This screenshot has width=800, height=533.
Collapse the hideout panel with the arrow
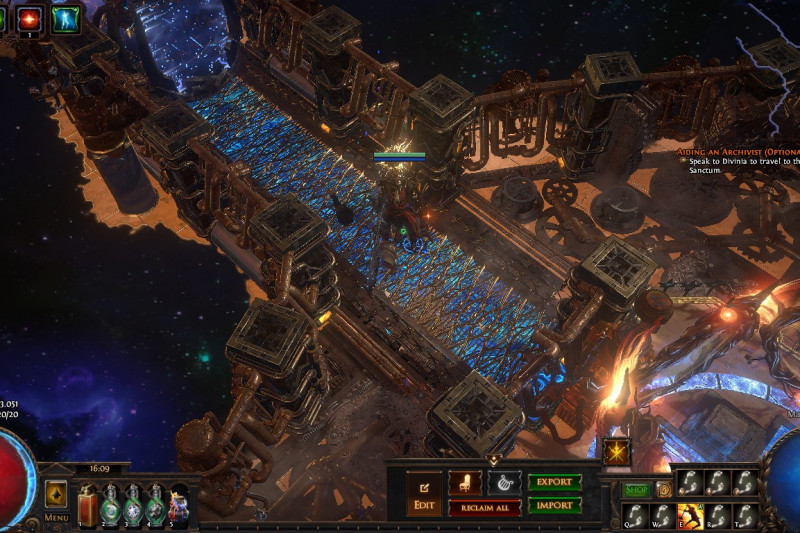[x=493, y=459]
